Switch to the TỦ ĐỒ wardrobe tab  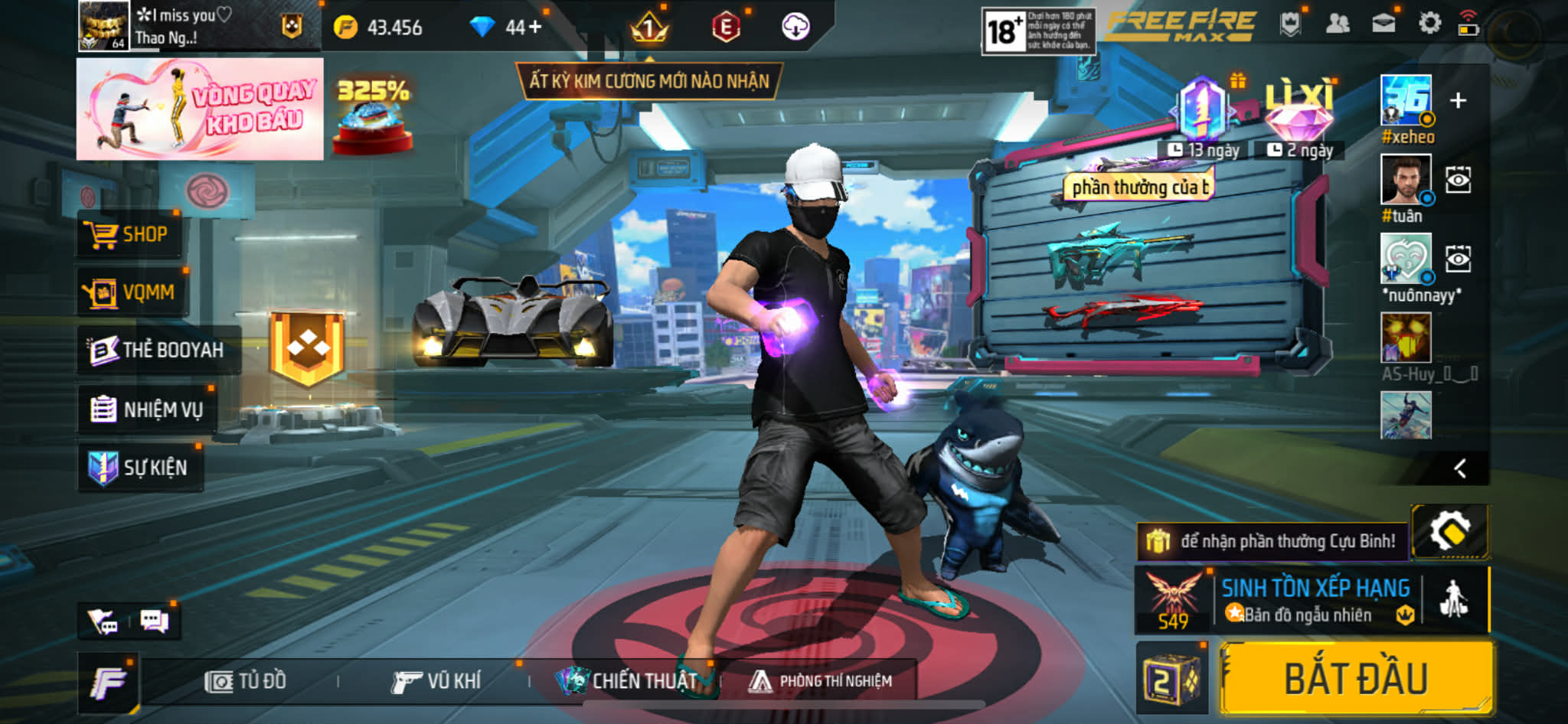[246, 681]
